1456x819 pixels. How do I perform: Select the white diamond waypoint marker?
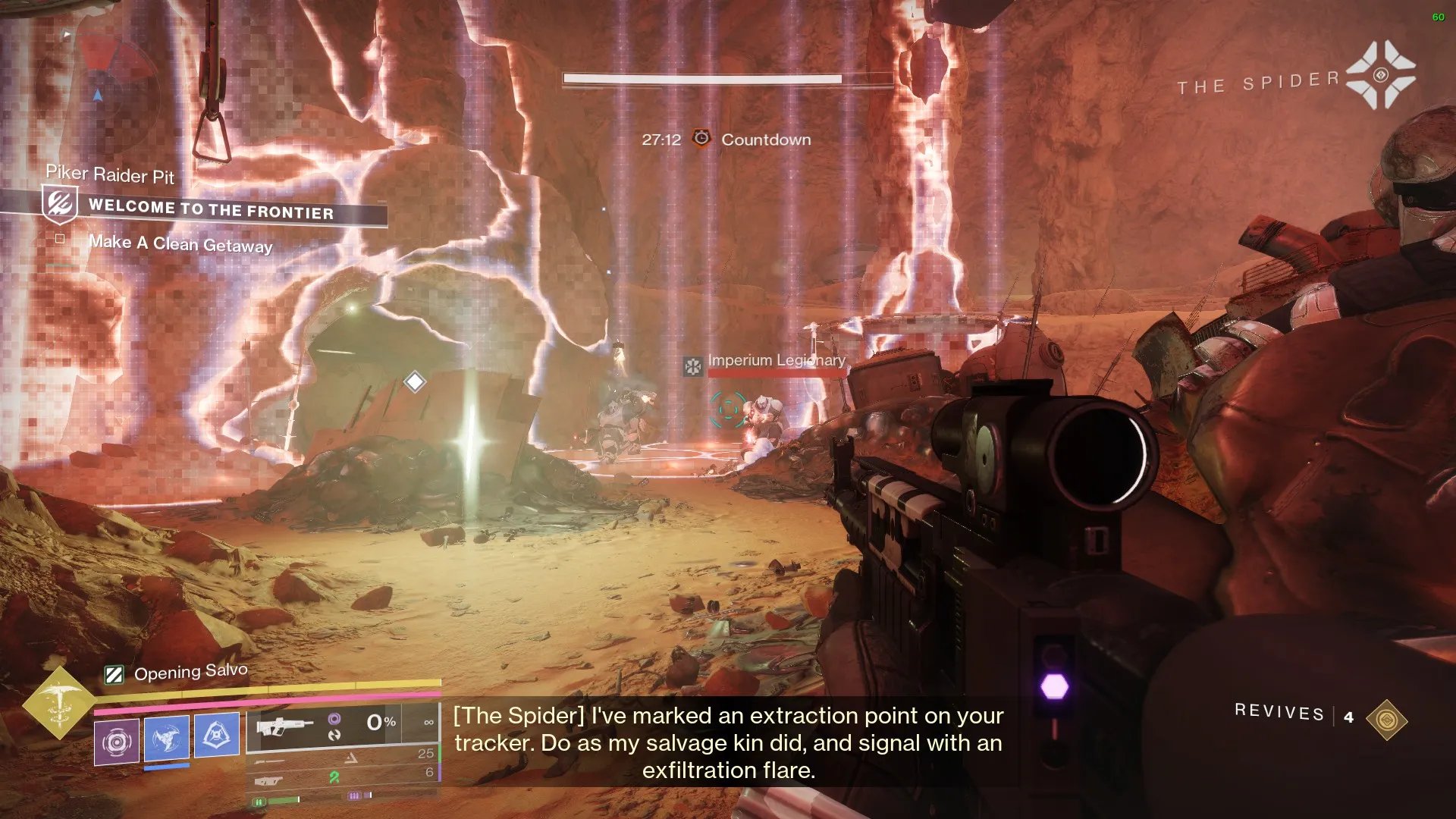click(414, 381)
